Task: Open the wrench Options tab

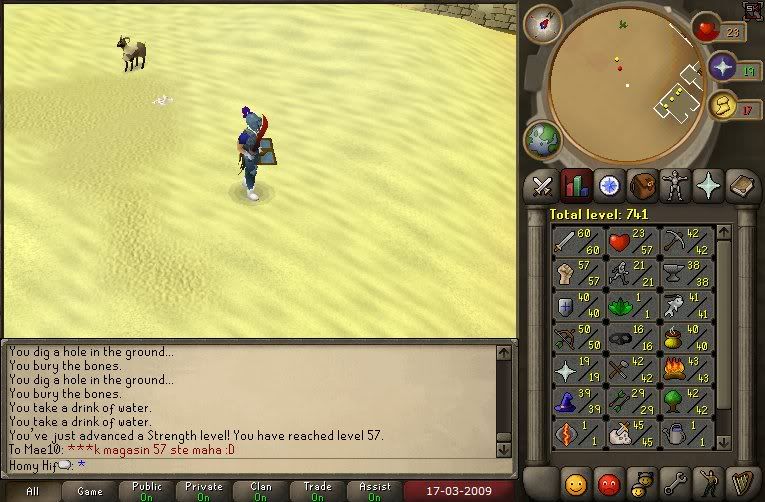Action: pos(675,481)
